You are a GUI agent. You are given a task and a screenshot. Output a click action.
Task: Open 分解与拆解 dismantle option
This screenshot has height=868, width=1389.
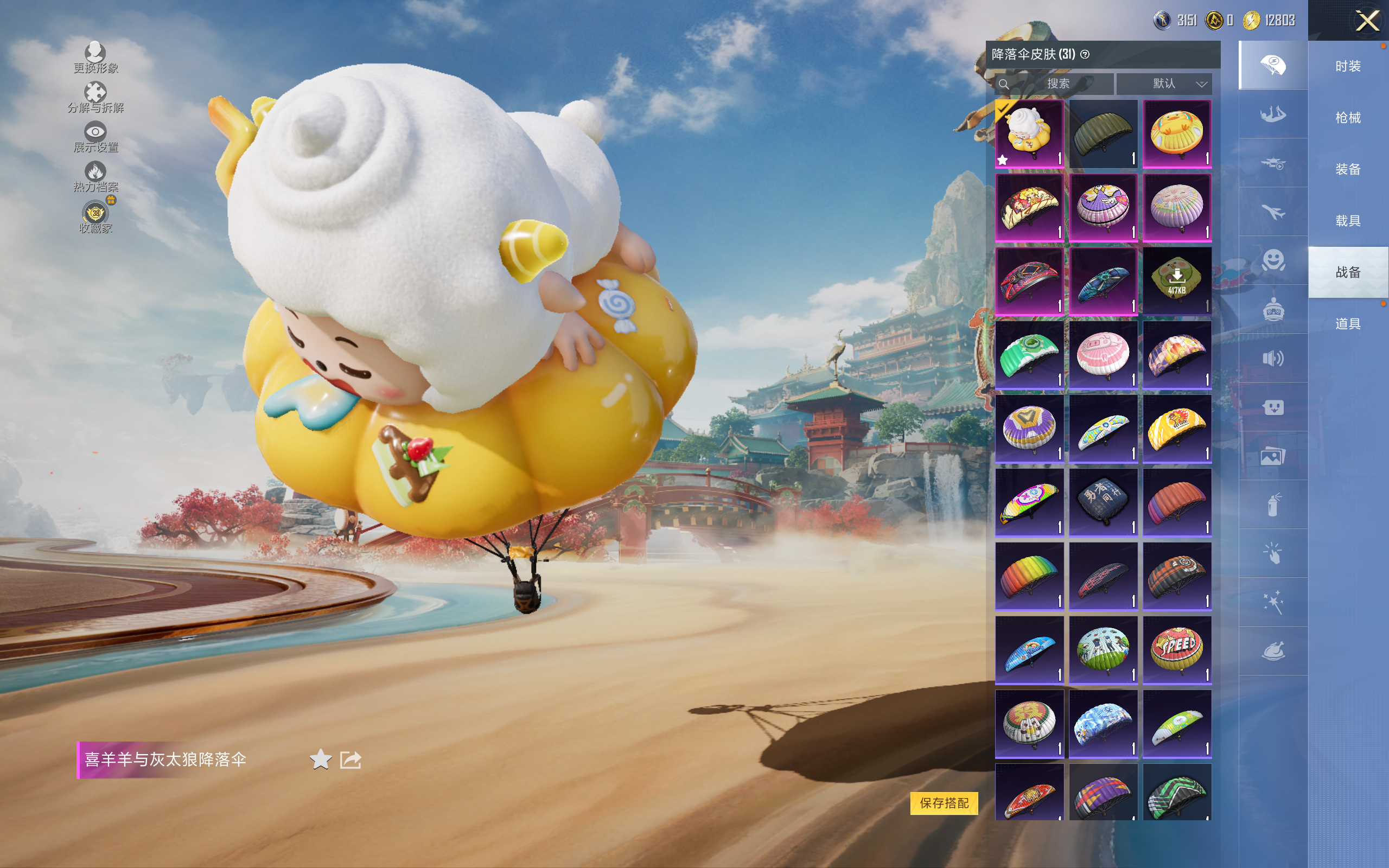95,98
